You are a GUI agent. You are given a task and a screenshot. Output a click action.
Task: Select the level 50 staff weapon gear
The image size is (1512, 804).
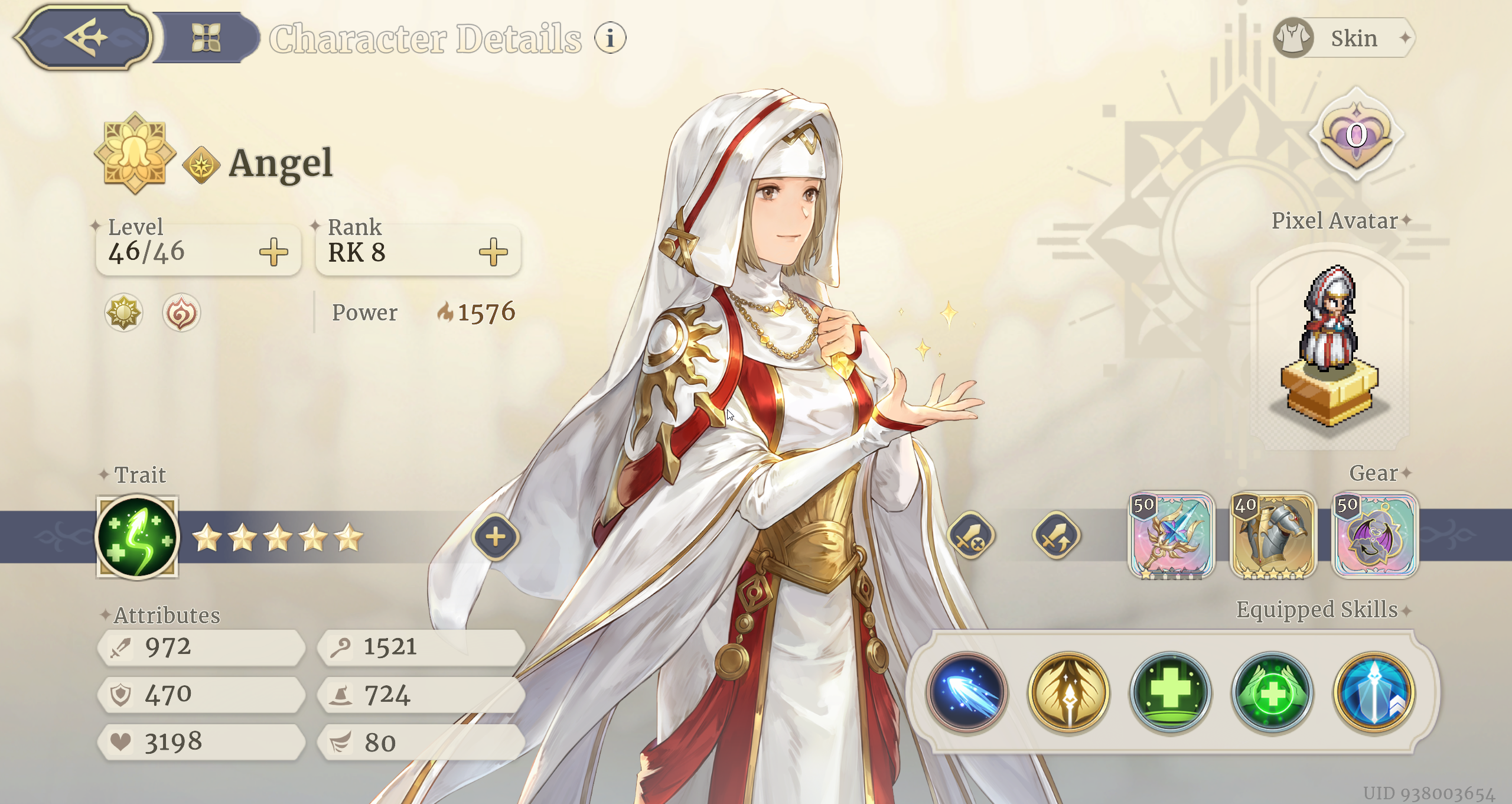click(x=1171, y=536)
